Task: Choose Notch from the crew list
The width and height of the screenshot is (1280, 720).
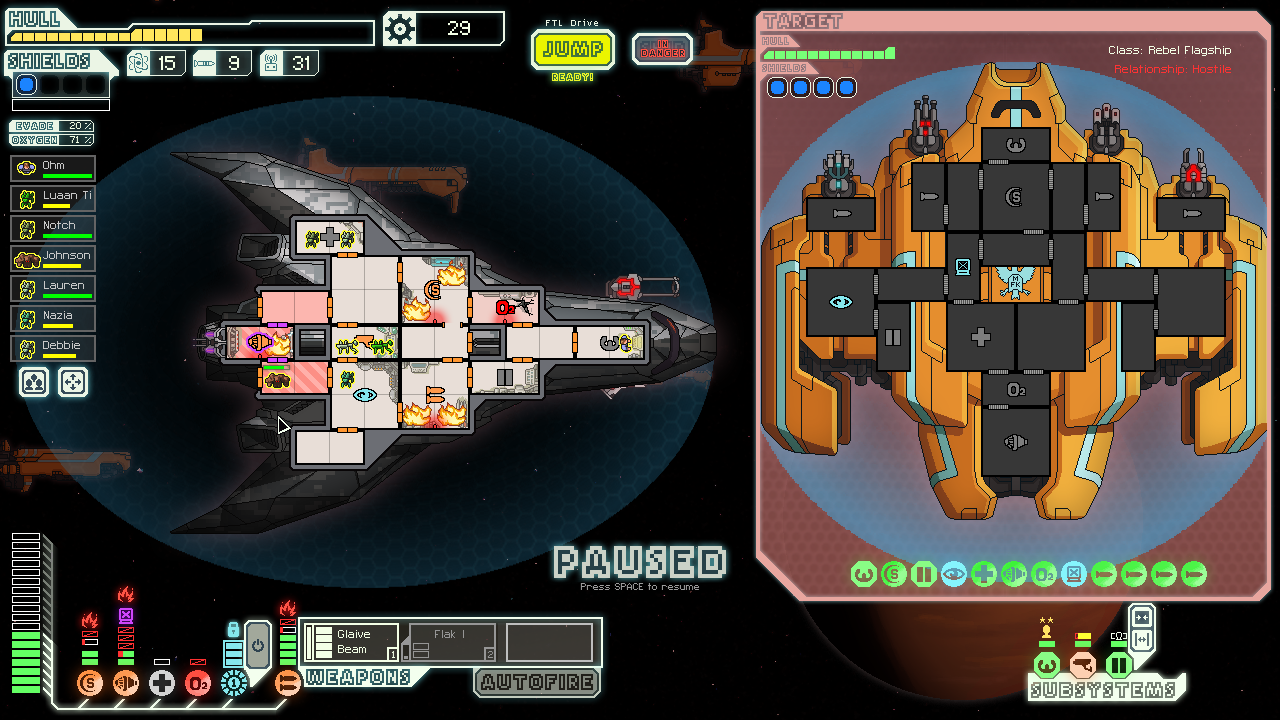Action: [54, 228]
